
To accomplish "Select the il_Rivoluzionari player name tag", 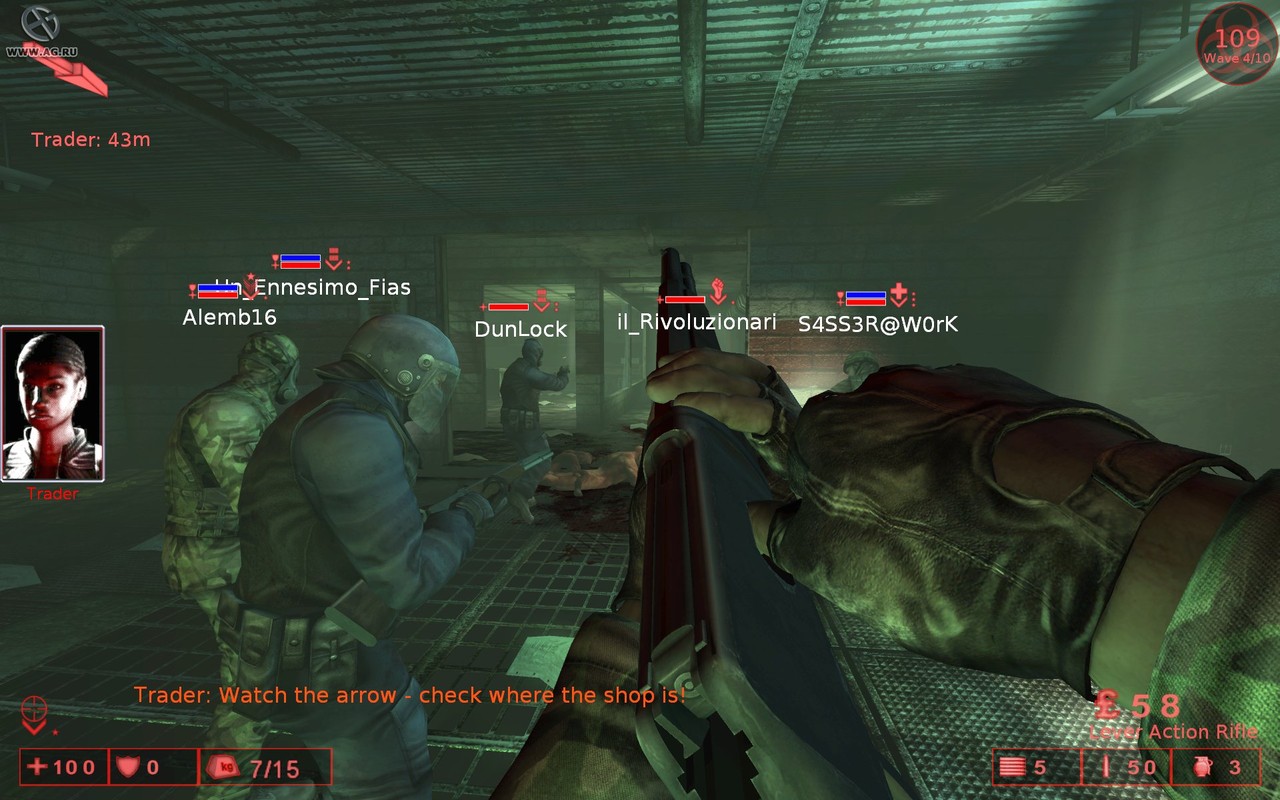I will coord(697,322).
